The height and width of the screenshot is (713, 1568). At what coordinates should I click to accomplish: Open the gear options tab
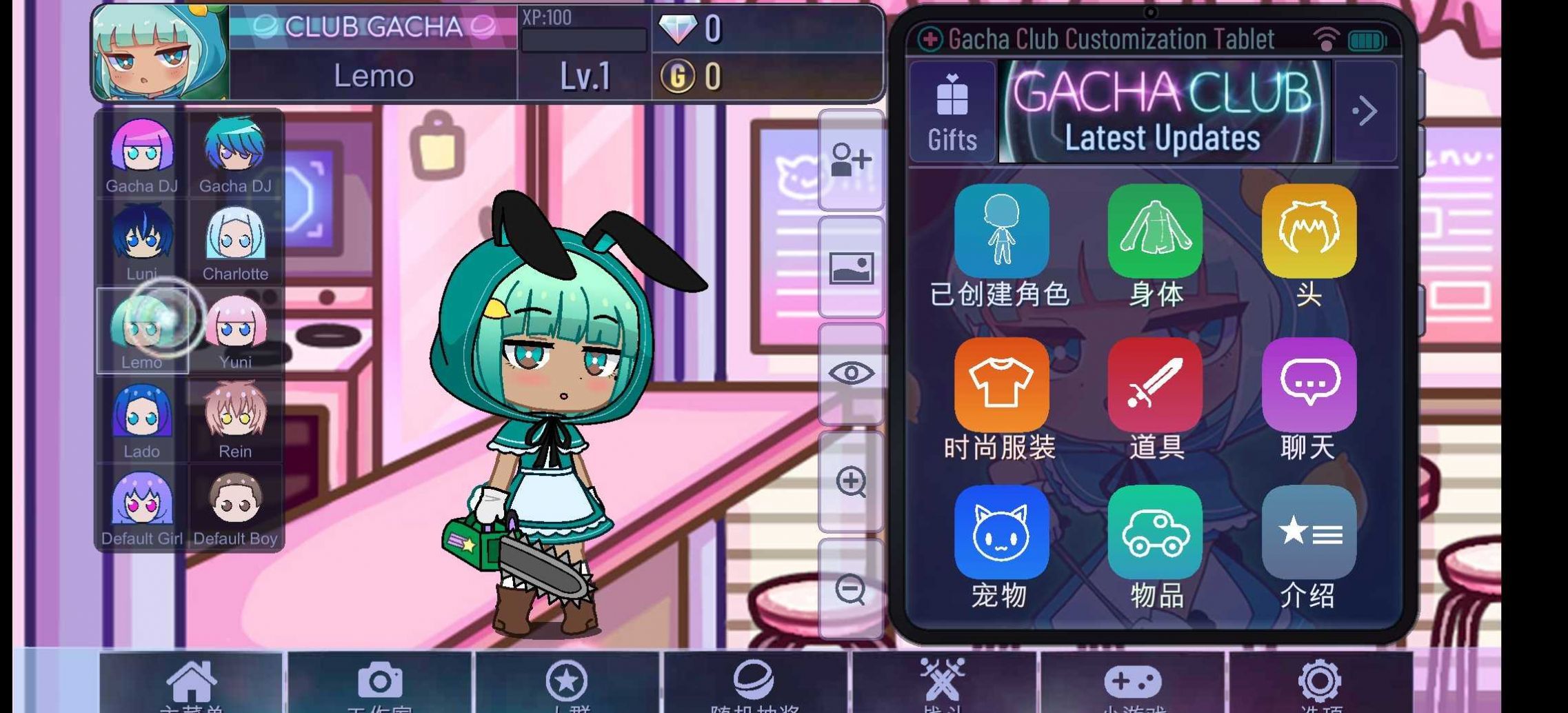(1320, 683)
